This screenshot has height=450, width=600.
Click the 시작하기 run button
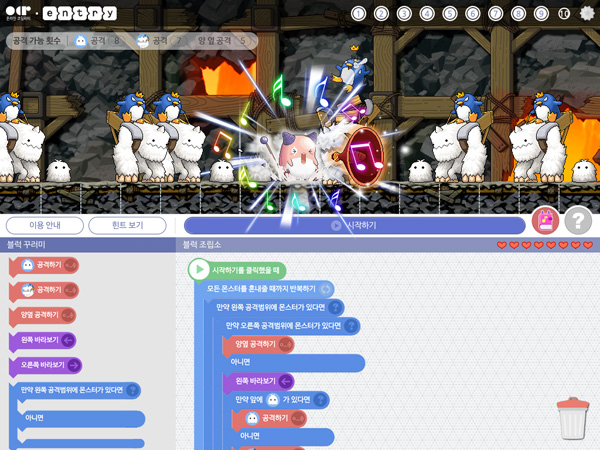pyautogui.click(x=354, y=225)
